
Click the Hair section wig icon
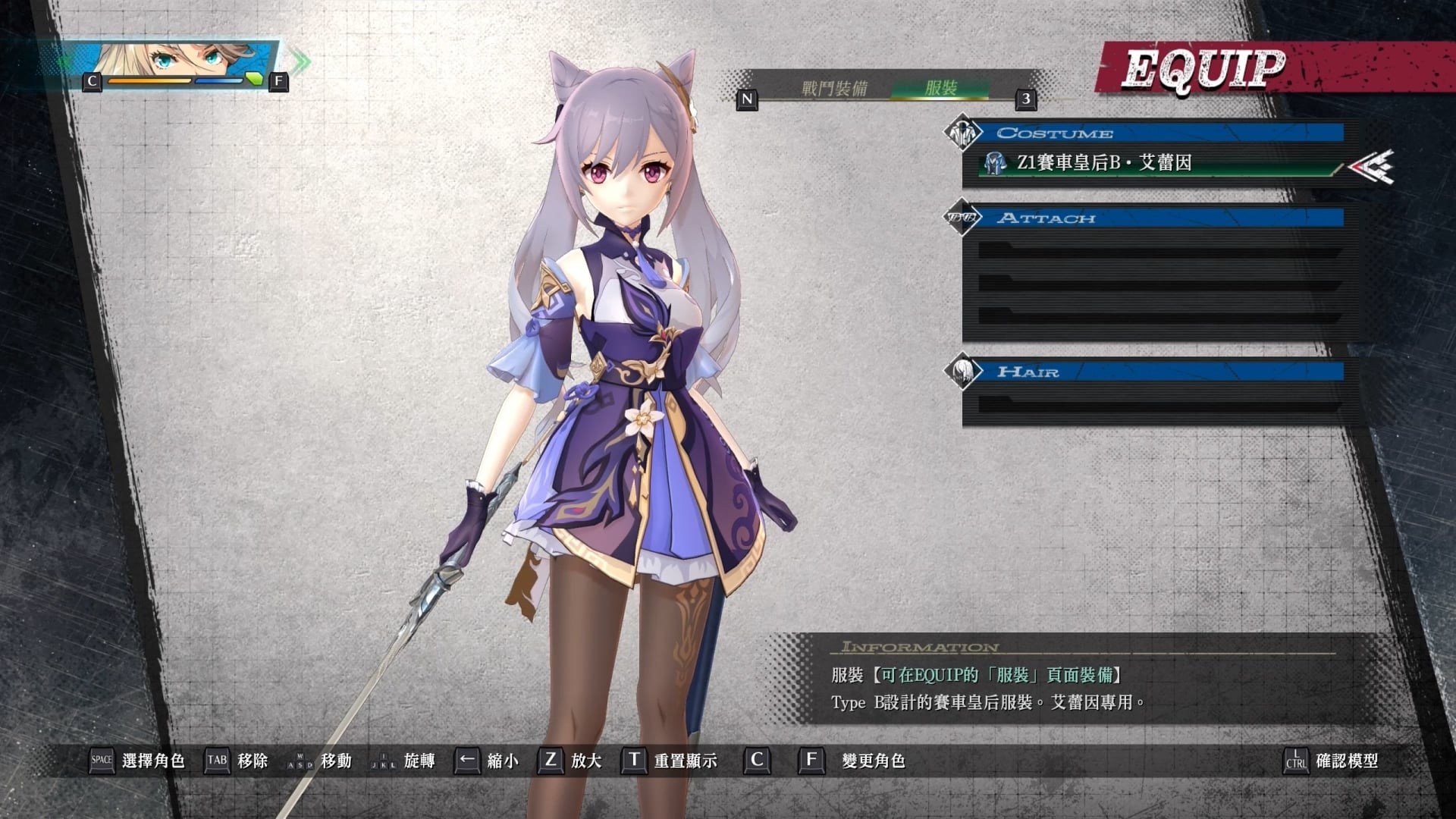(964, 372)
